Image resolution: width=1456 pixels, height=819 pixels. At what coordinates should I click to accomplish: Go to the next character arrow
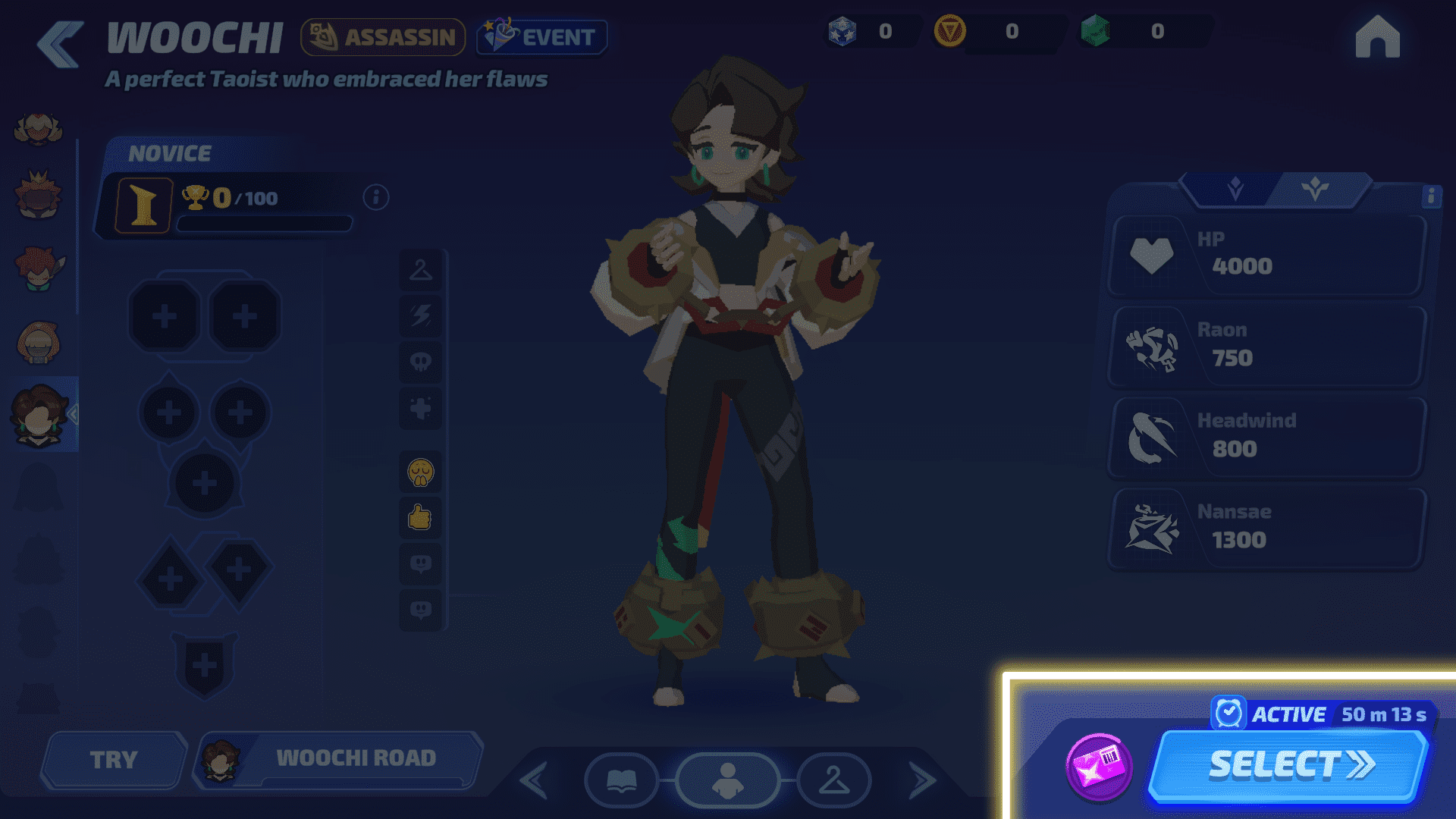pos(921,780)
